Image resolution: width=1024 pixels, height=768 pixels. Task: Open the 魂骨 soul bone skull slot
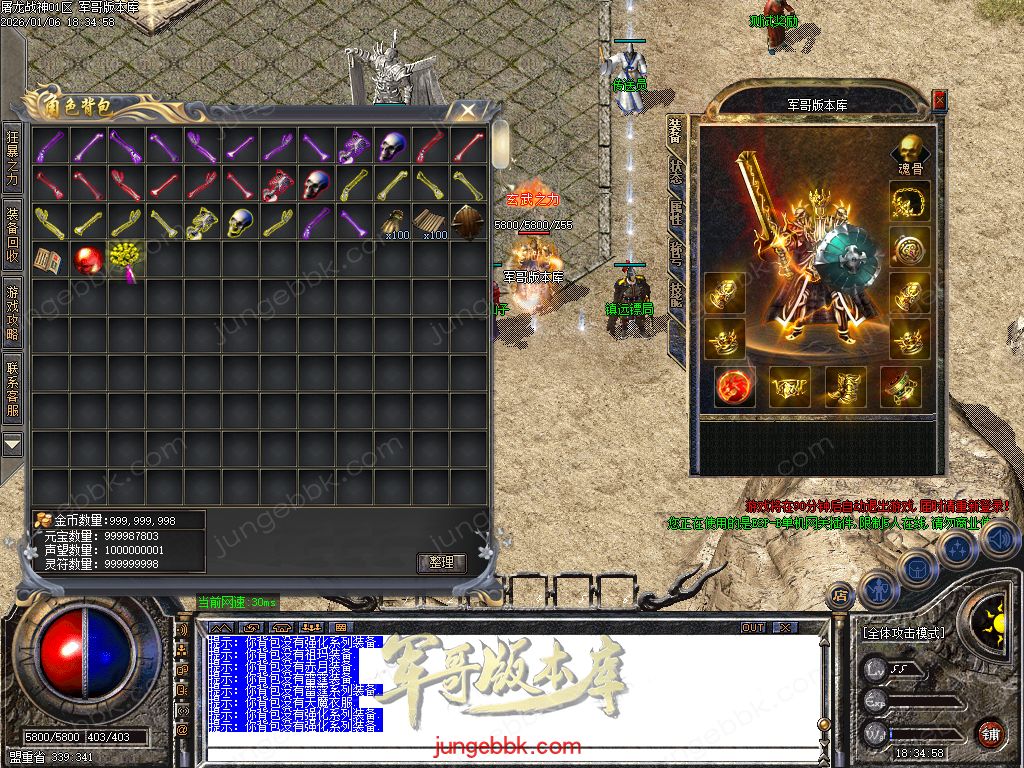pos(910,151)
